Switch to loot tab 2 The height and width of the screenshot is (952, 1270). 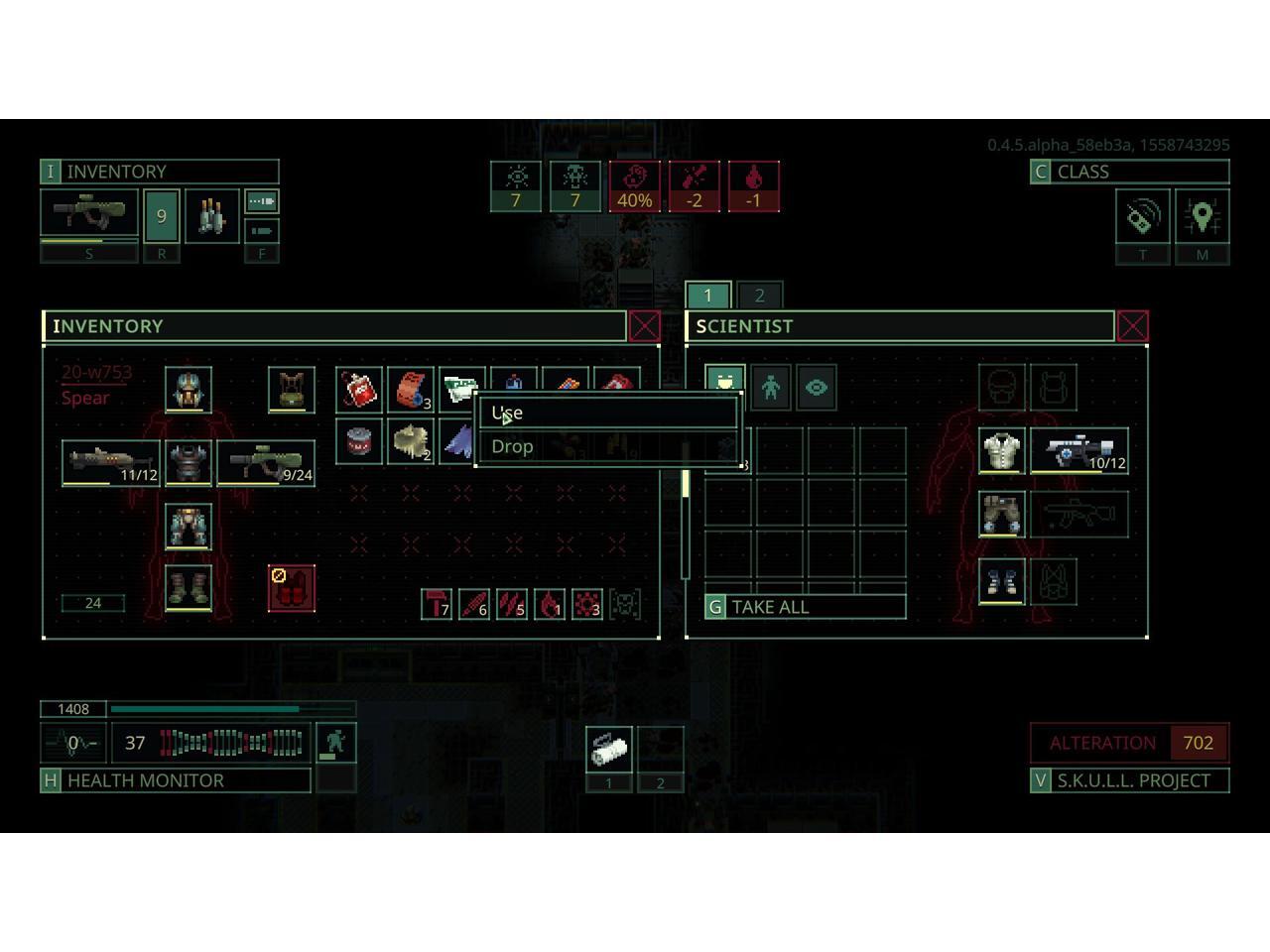click(759, 296)
